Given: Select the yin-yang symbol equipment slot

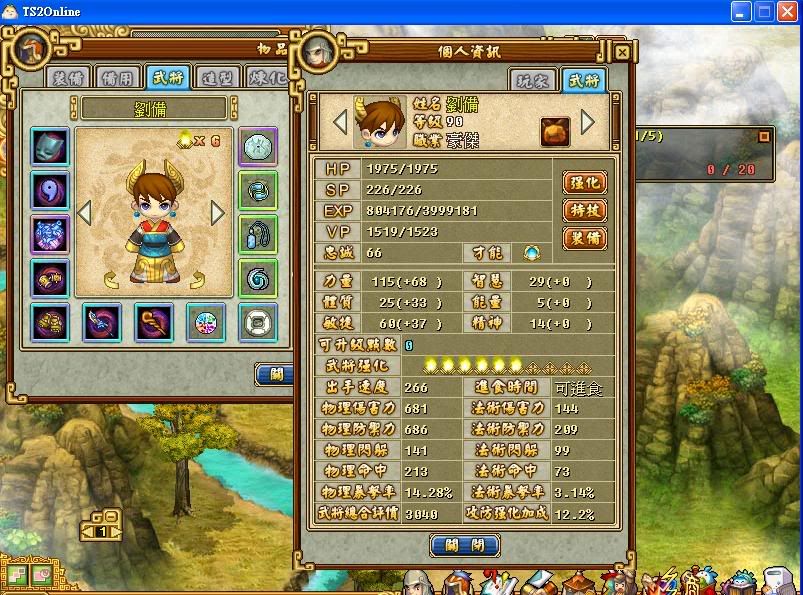Looking at the screenshot, I should [50, 189].
